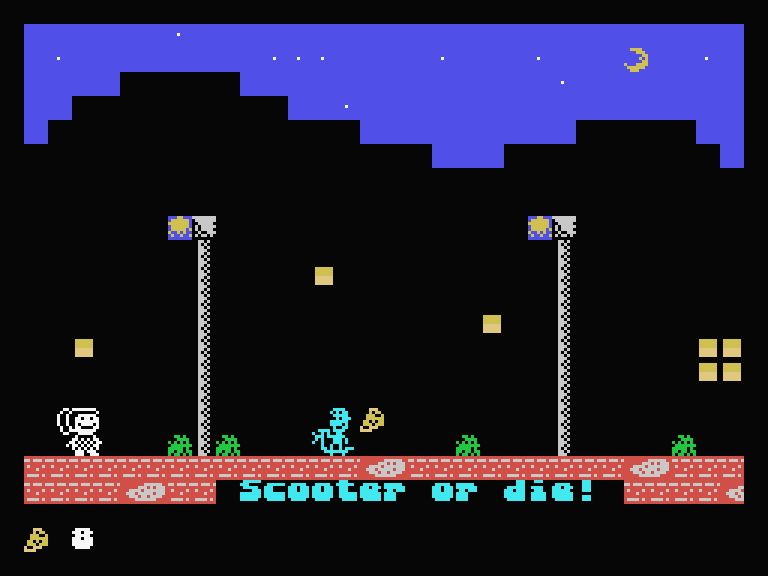Select the yellow cheese wedge inventory icon

[36, 540]
